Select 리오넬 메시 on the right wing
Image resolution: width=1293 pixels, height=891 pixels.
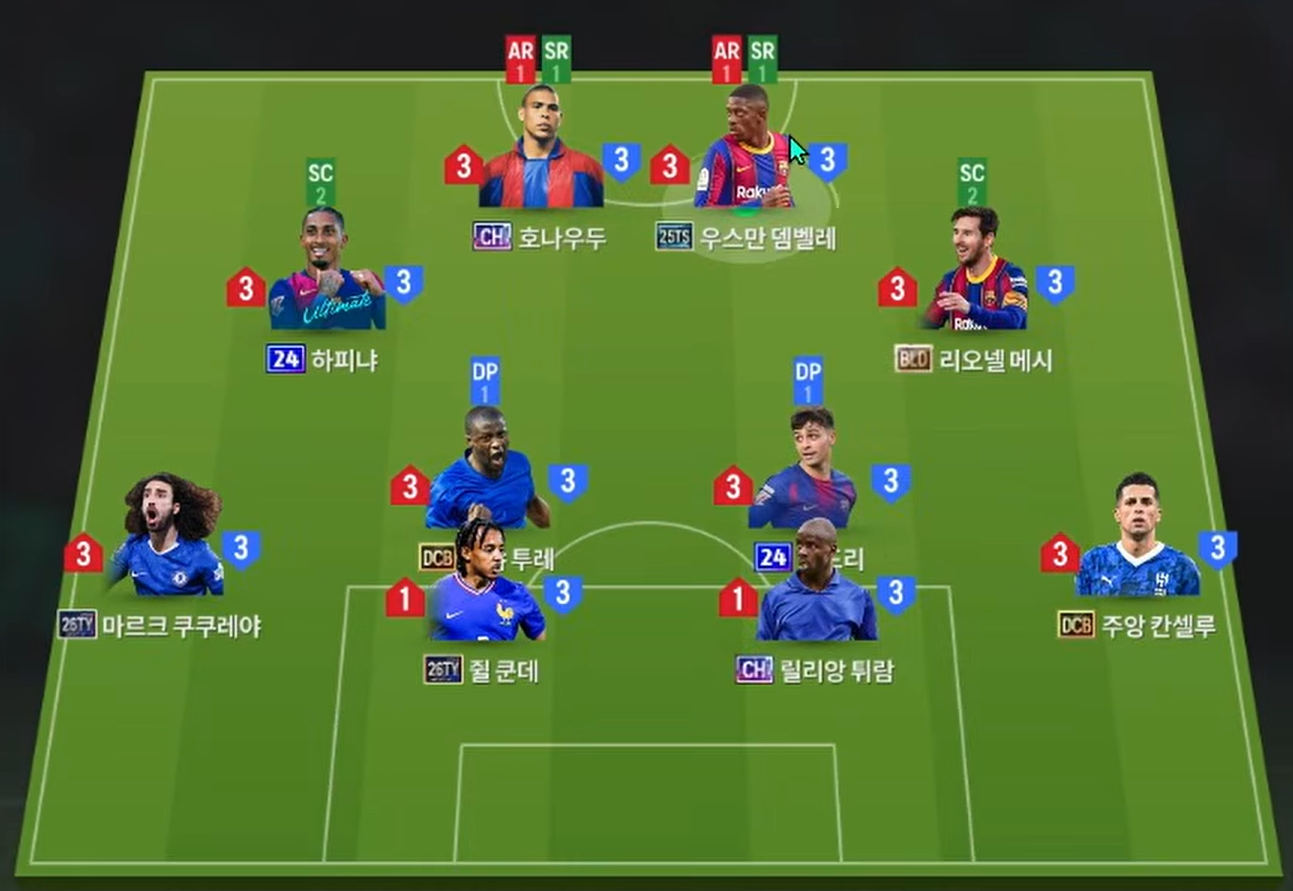coord(976,272)
